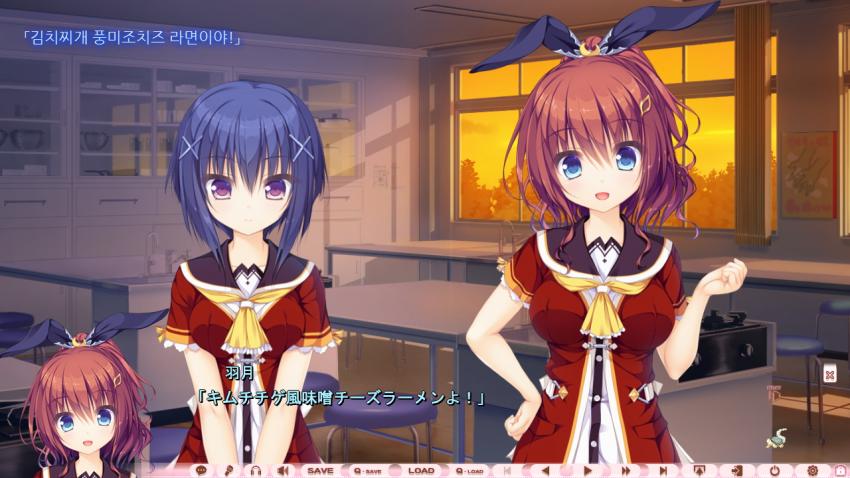Start auto-play with the play arrow
This screenshot has width=850, height=478.
coord(588,470)
